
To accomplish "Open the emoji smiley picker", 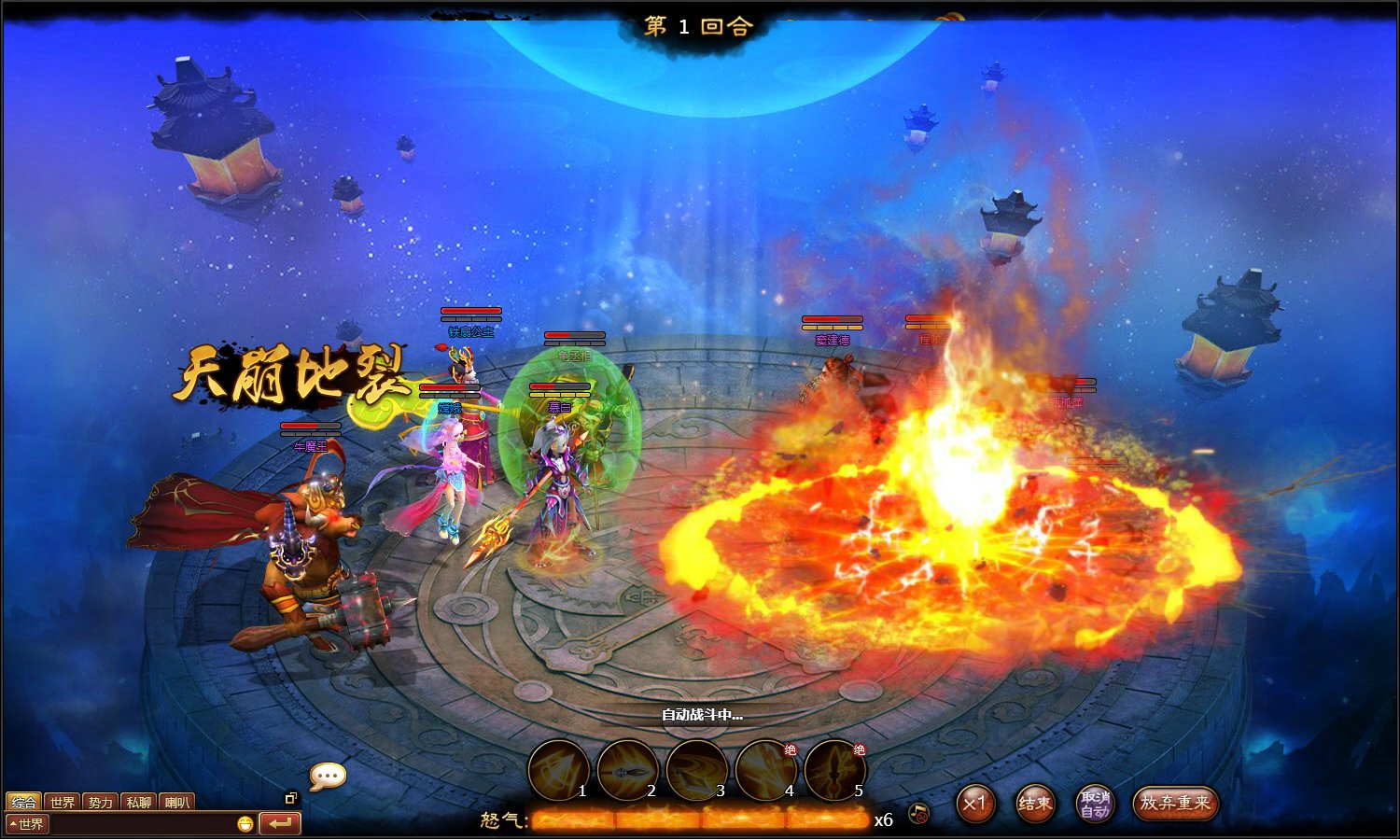I will [245, 824].
